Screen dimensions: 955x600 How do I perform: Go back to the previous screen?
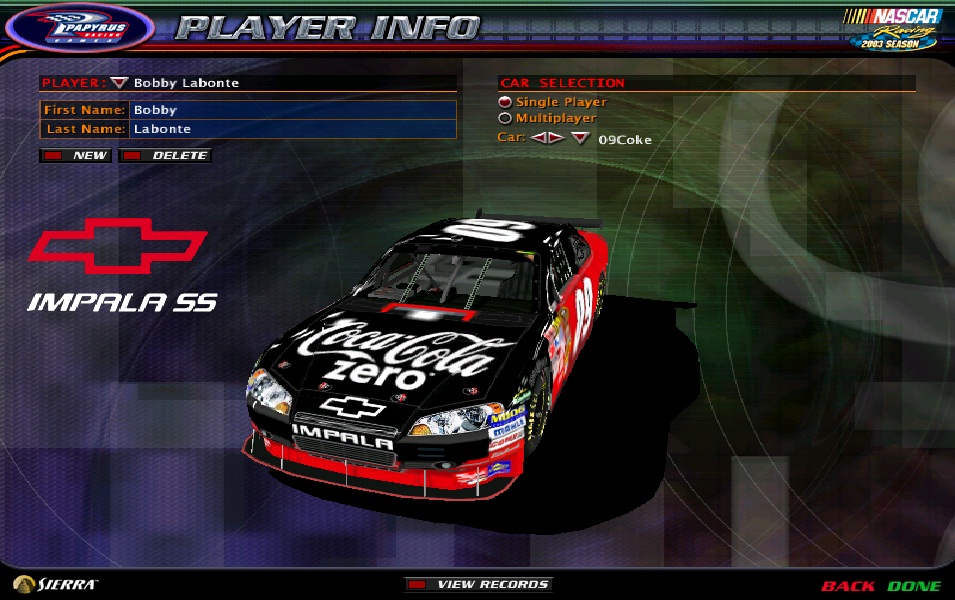[x=847, y=586]
